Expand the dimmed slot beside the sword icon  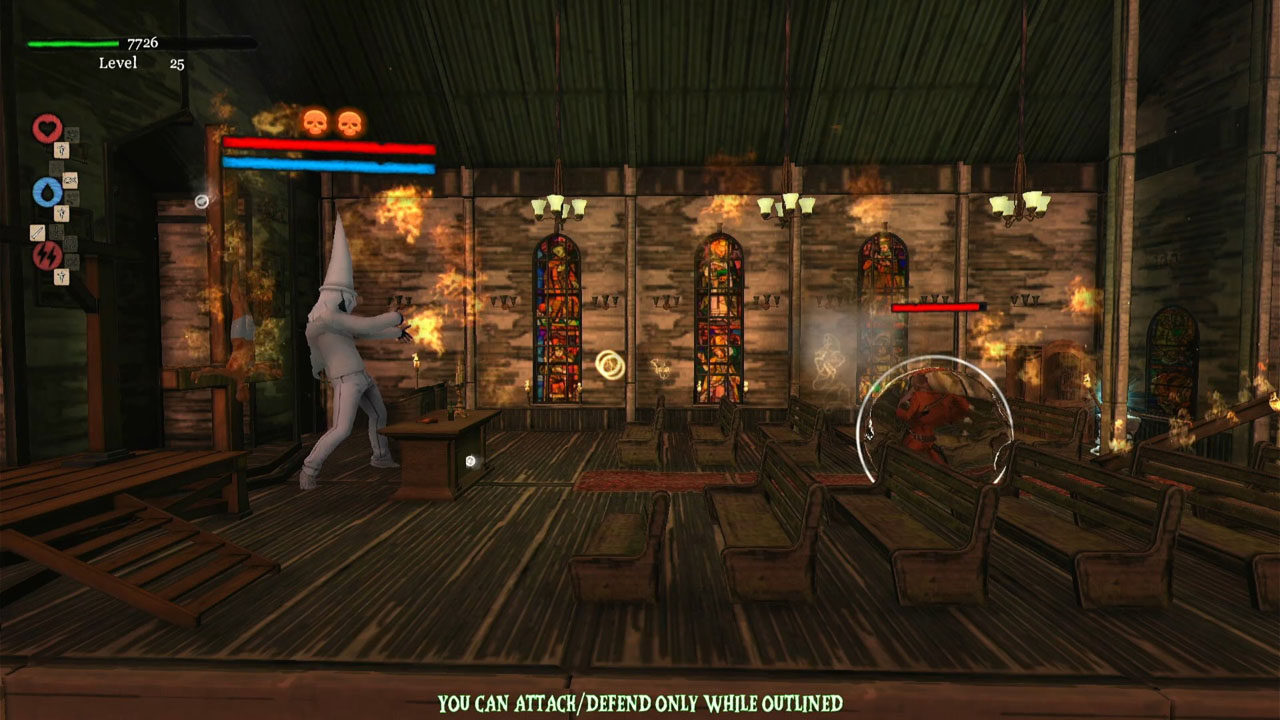56,232
